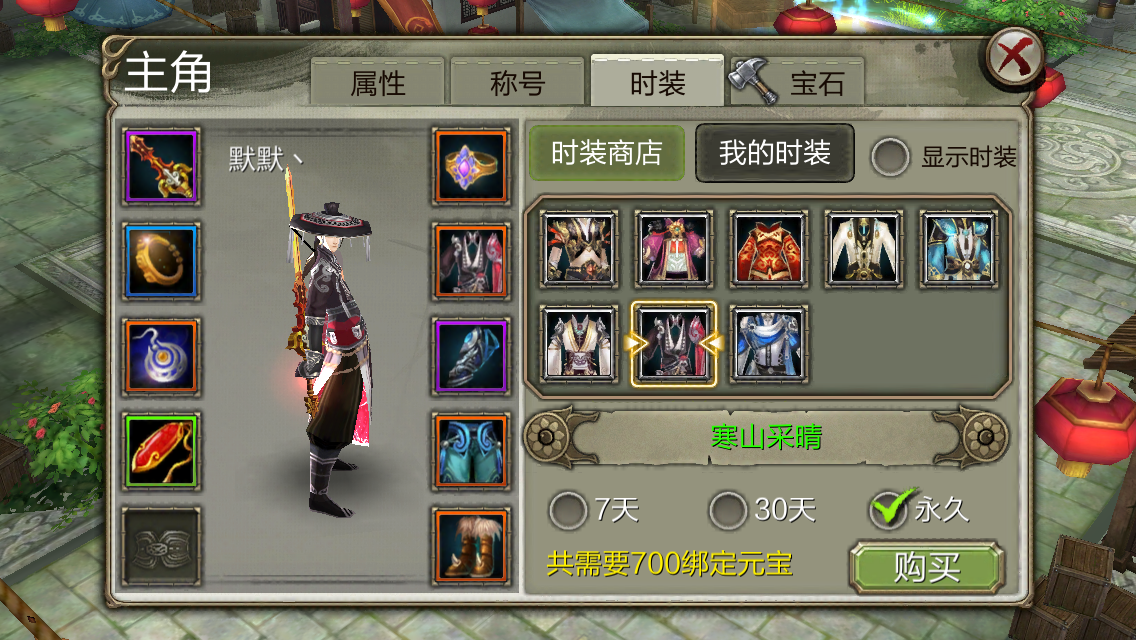Pick the red and orange outfit thumbnail

pos(768,248)
